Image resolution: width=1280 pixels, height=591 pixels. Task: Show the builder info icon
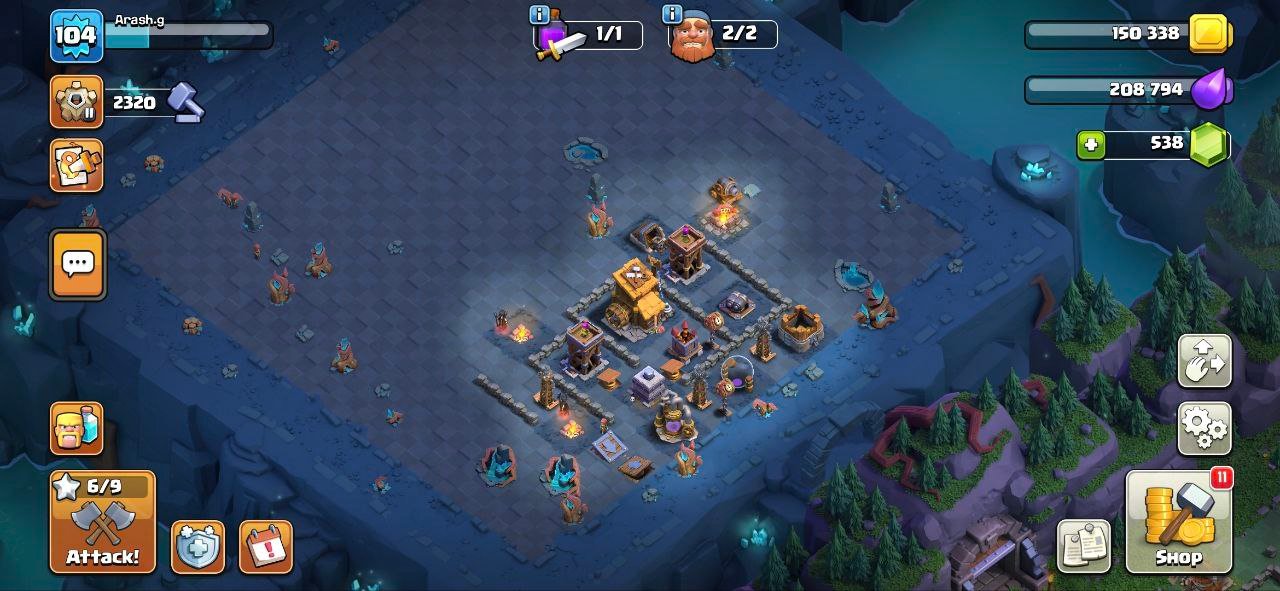click(x=672, y=15)
